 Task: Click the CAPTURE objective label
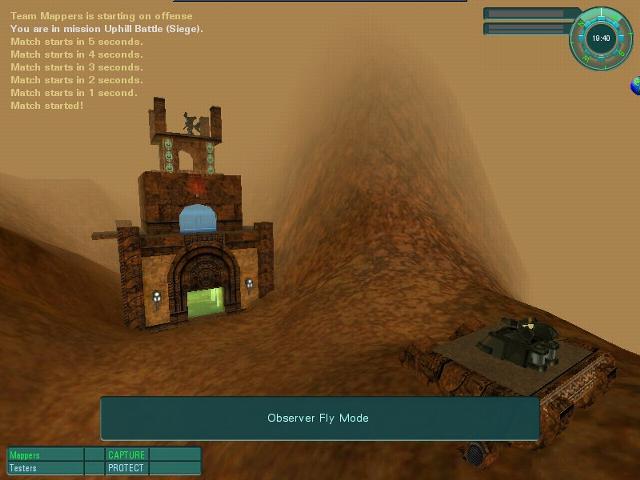click(x=126, y=455)
